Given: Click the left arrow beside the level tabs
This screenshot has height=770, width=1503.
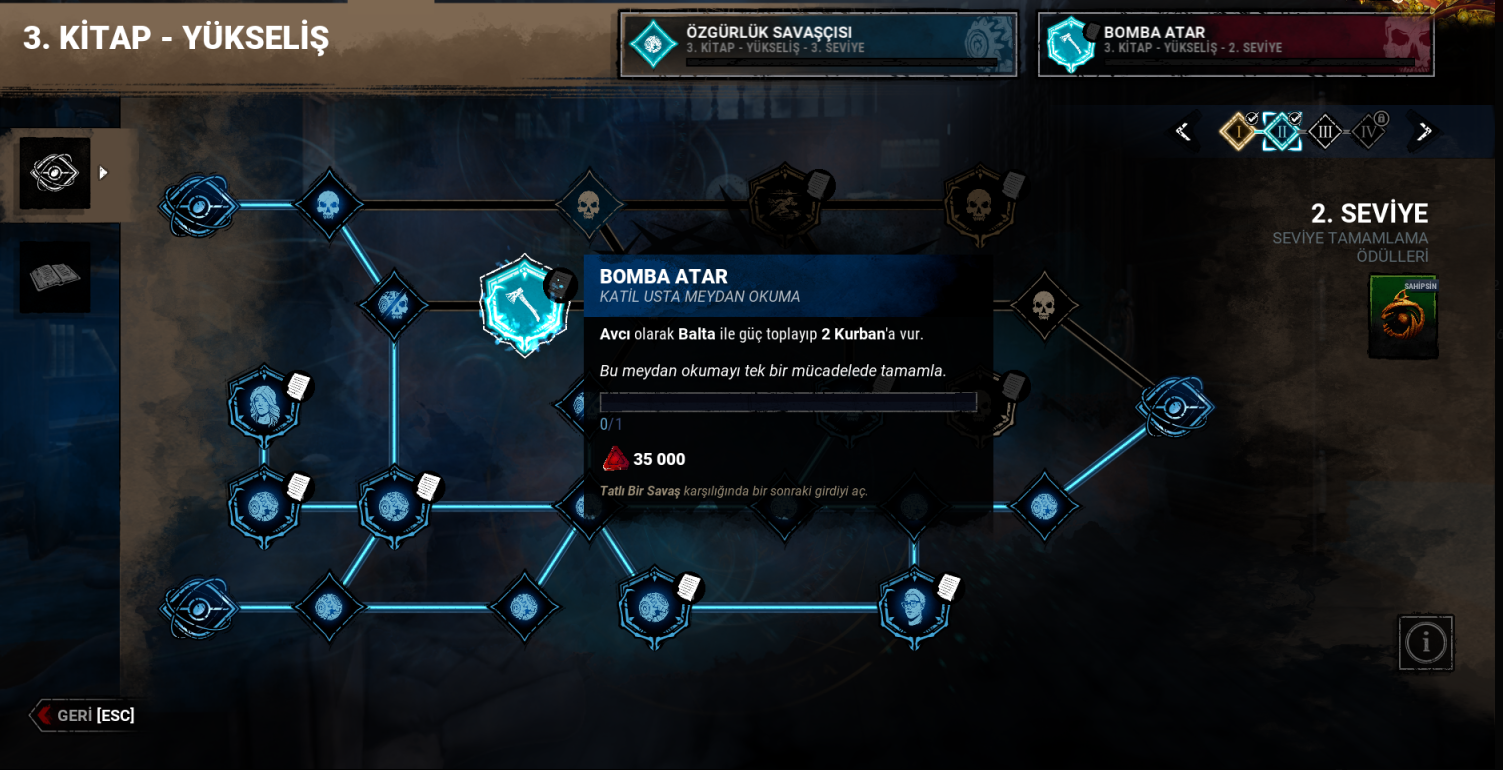Looking at the screenshot, I should pos(1182,130).
